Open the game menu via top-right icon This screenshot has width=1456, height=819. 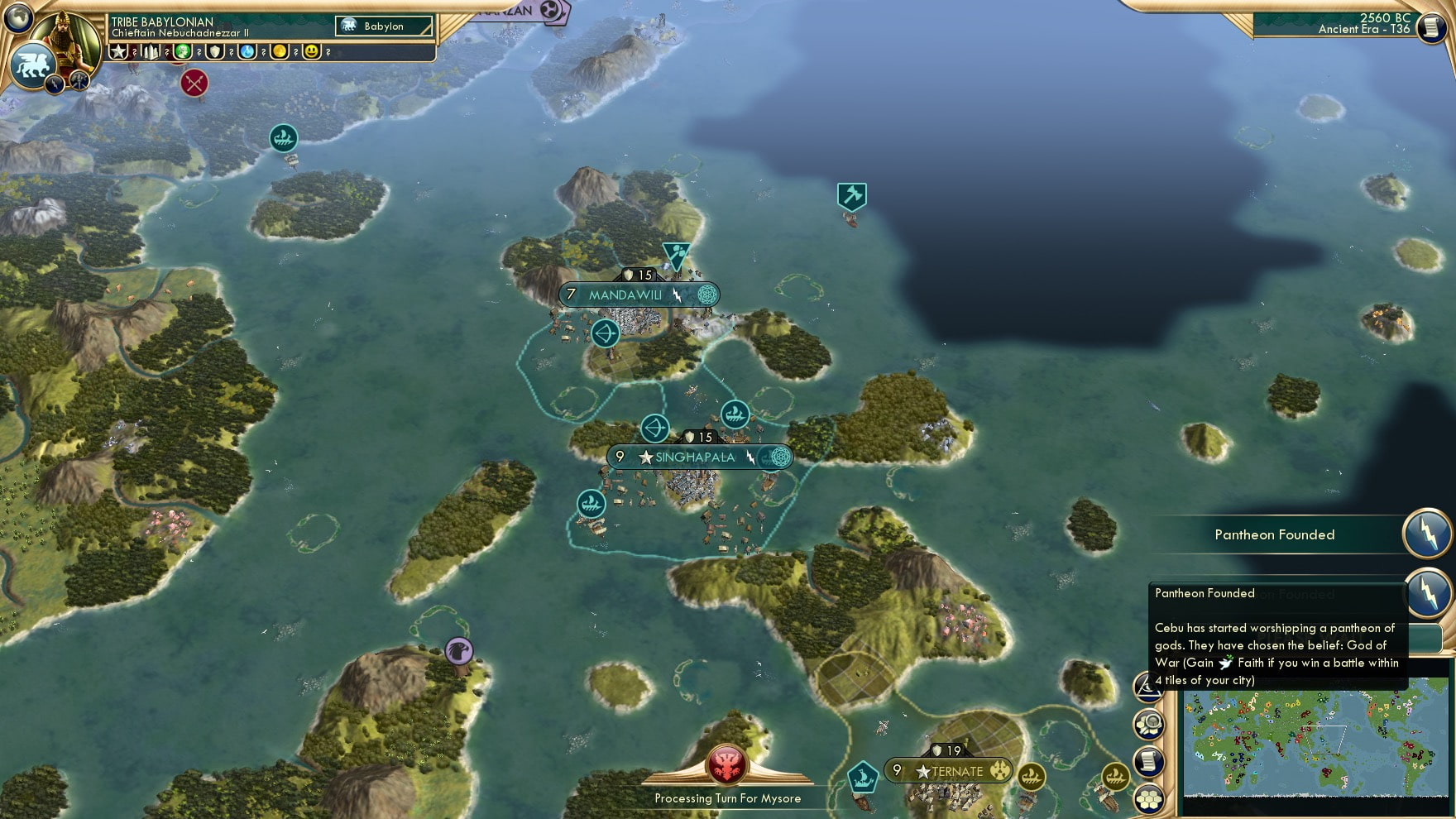click(x=1430, y=29)
